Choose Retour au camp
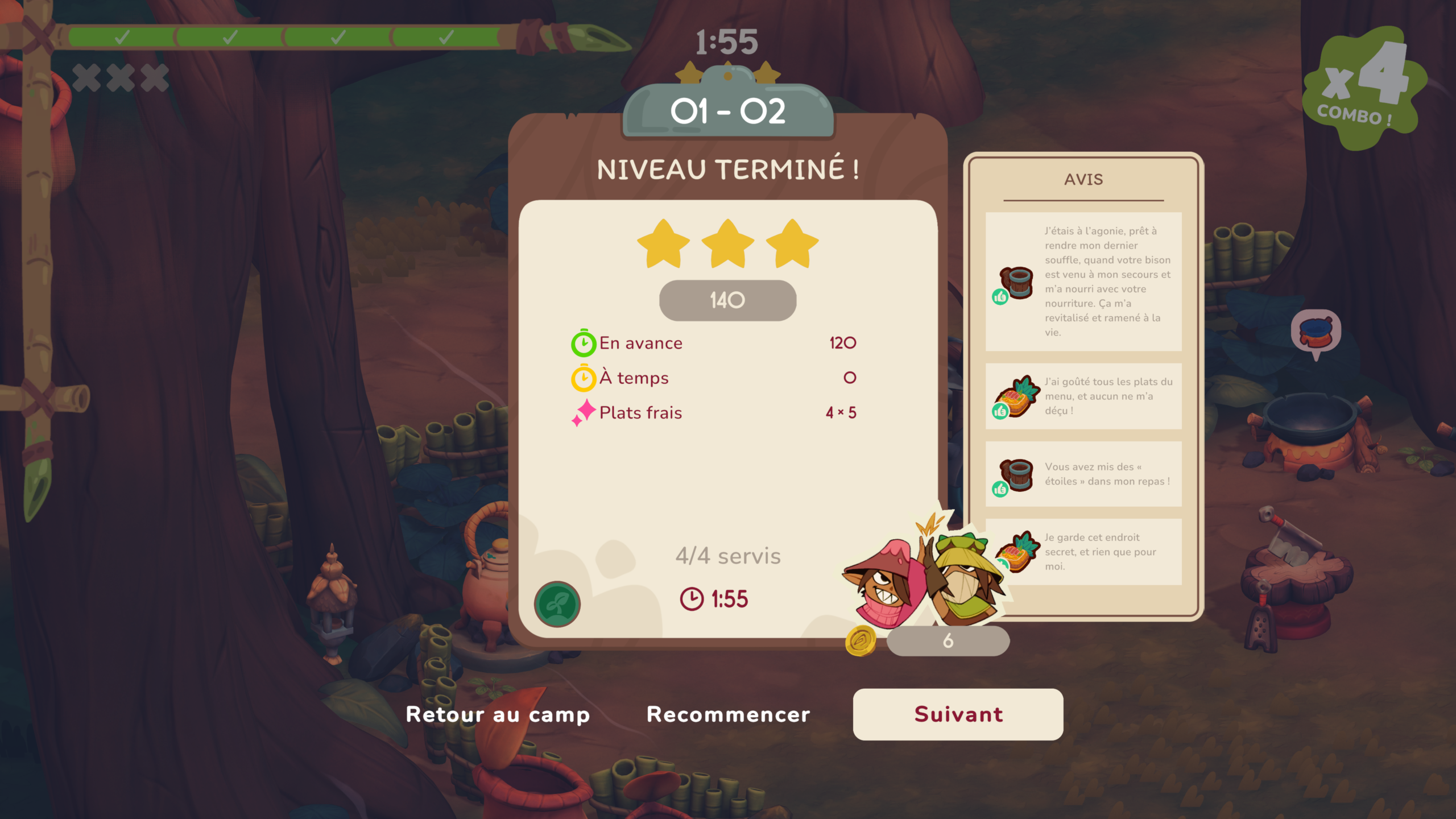 pos(498,714)
